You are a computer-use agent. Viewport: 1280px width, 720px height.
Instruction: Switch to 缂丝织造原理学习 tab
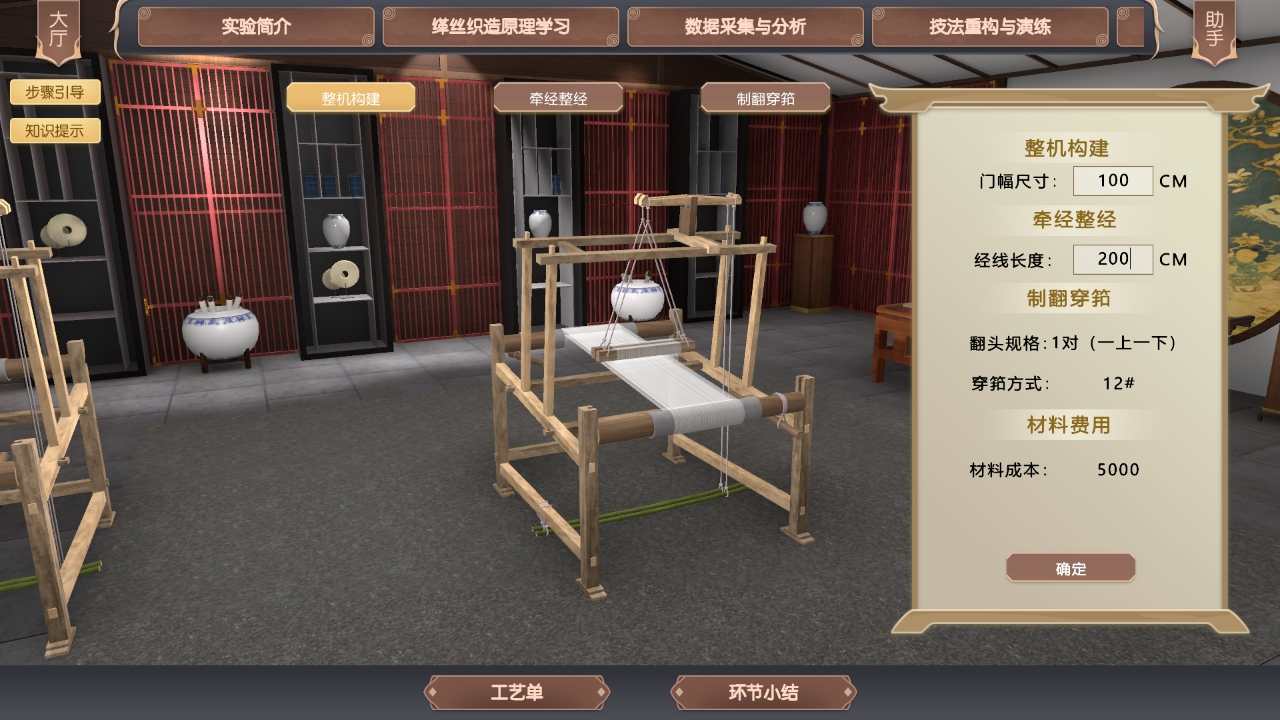click(501, 27)
